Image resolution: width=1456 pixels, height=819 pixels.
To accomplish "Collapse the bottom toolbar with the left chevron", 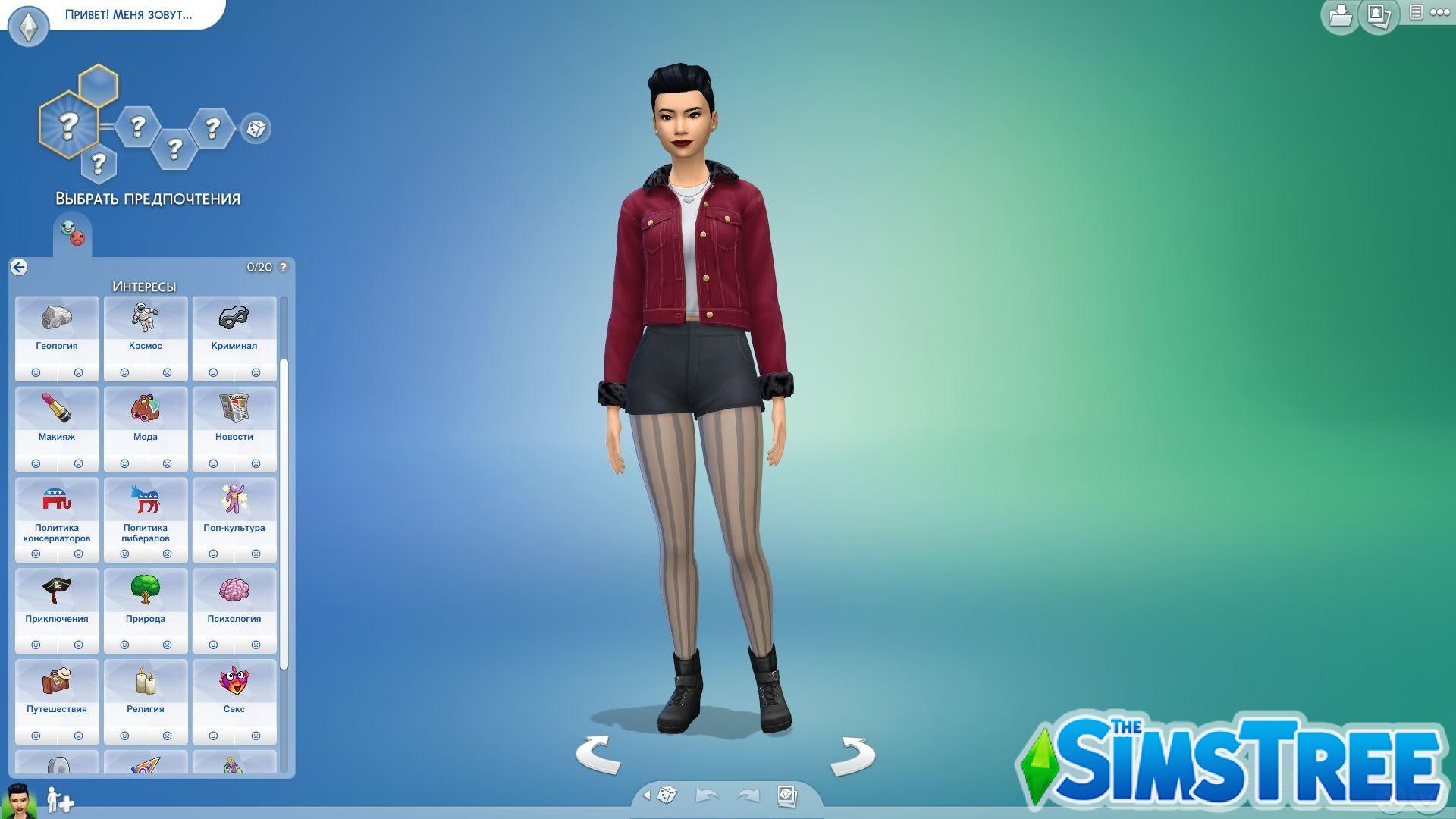I will 648,795.
